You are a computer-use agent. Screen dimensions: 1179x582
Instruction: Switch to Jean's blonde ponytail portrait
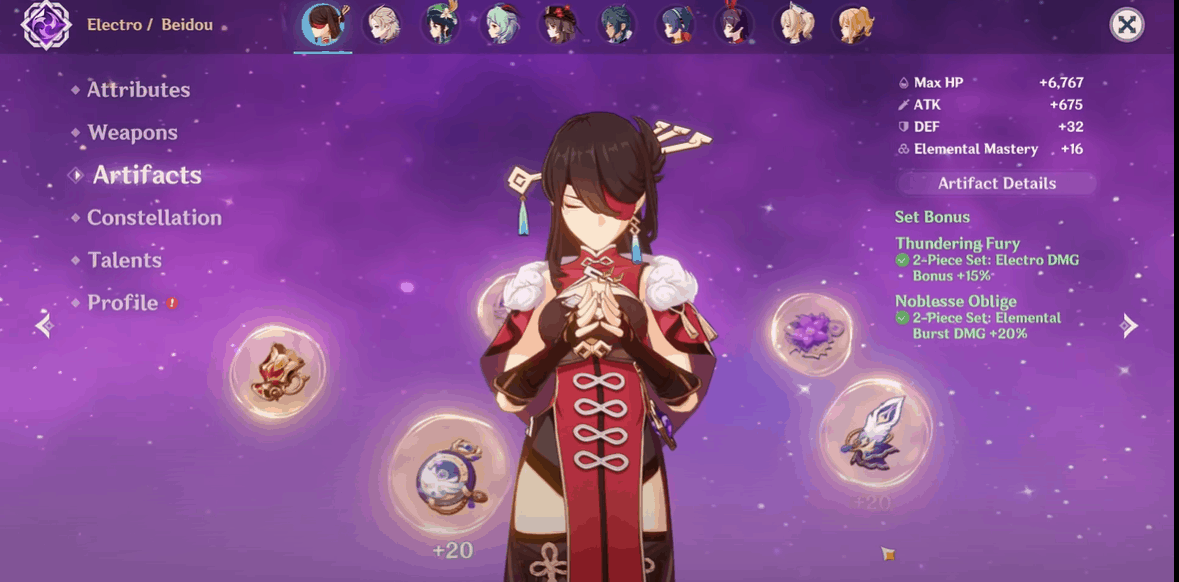tap(795, 24)
